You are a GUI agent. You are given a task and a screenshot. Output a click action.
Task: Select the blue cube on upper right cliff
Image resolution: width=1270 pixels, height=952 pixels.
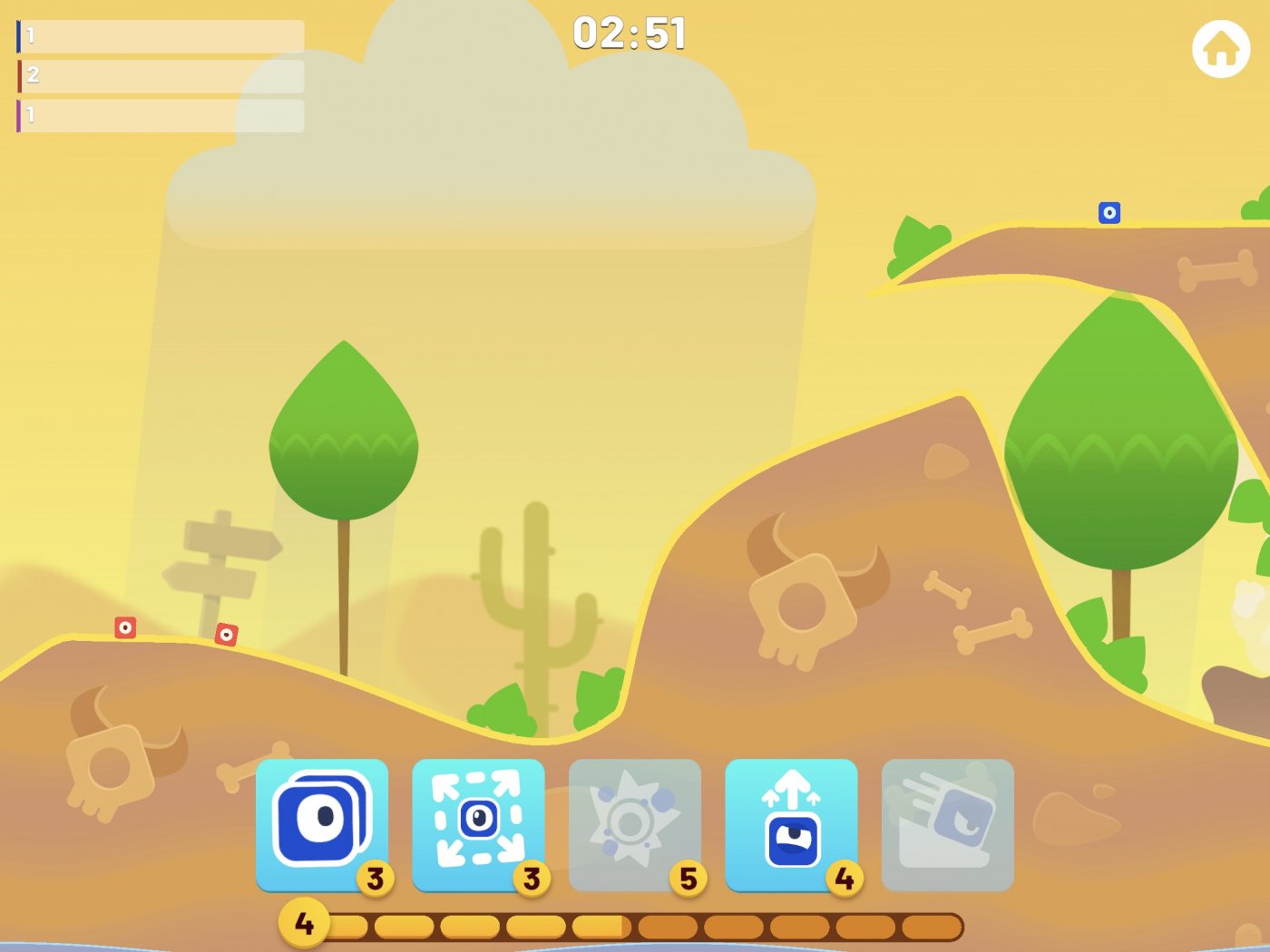[x=1110, y=213]
